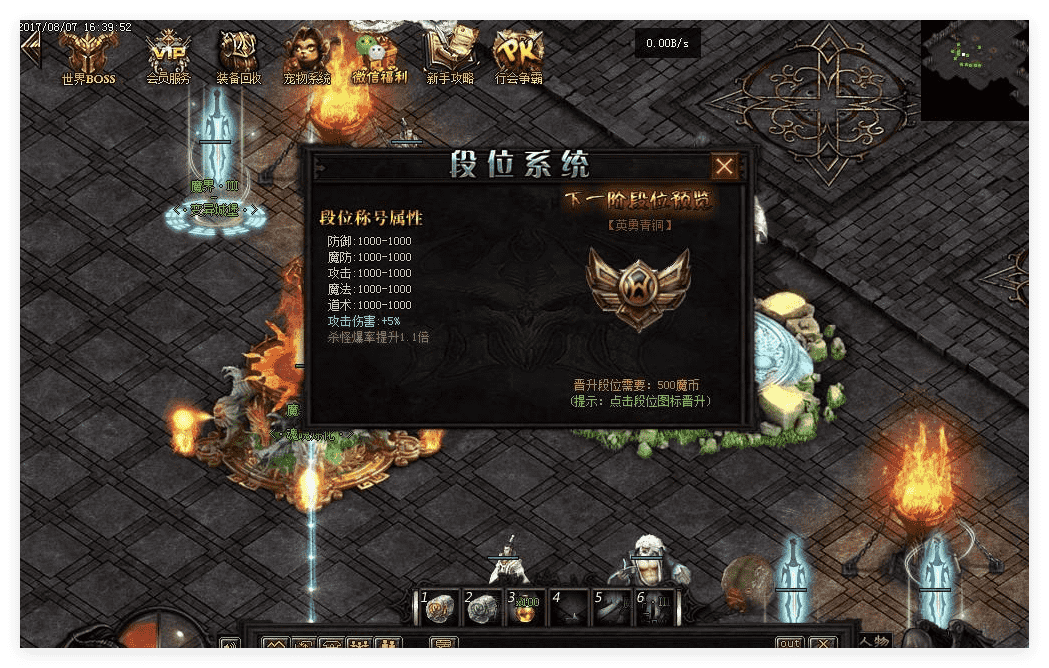This screenshot has width=1049, height=668.
Task: Open the minimap
Action: tap(973, 68)
